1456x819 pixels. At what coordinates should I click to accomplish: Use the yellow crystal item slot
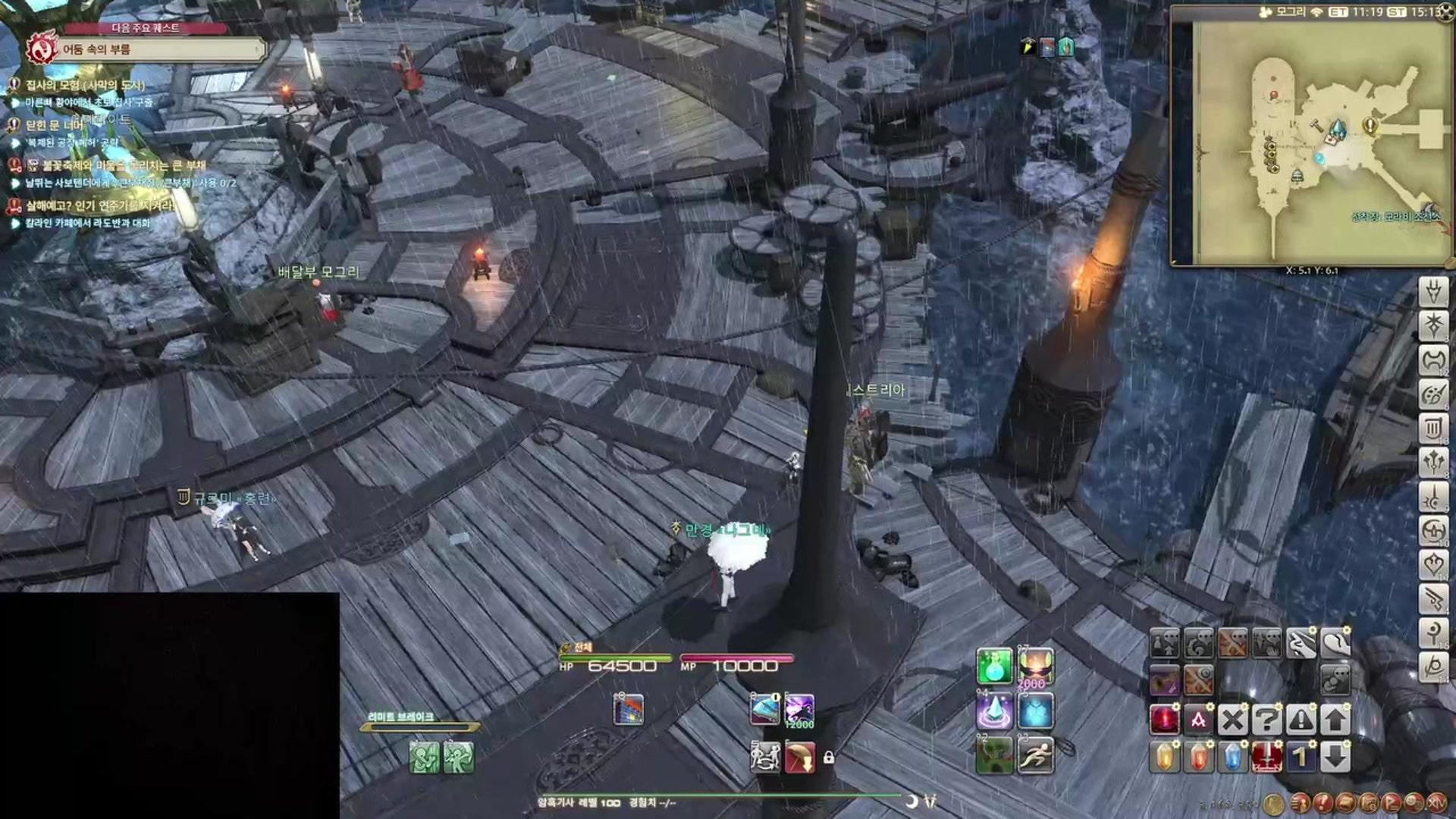(x=1165, y=756)
